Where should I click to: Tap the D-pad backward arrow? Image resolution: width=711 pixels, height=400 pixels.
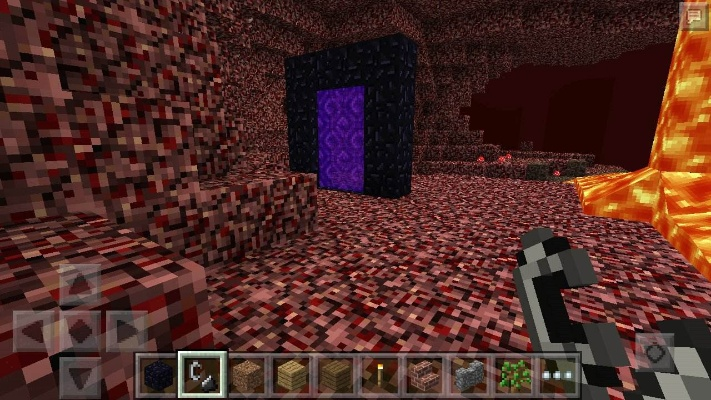(82, 374)
